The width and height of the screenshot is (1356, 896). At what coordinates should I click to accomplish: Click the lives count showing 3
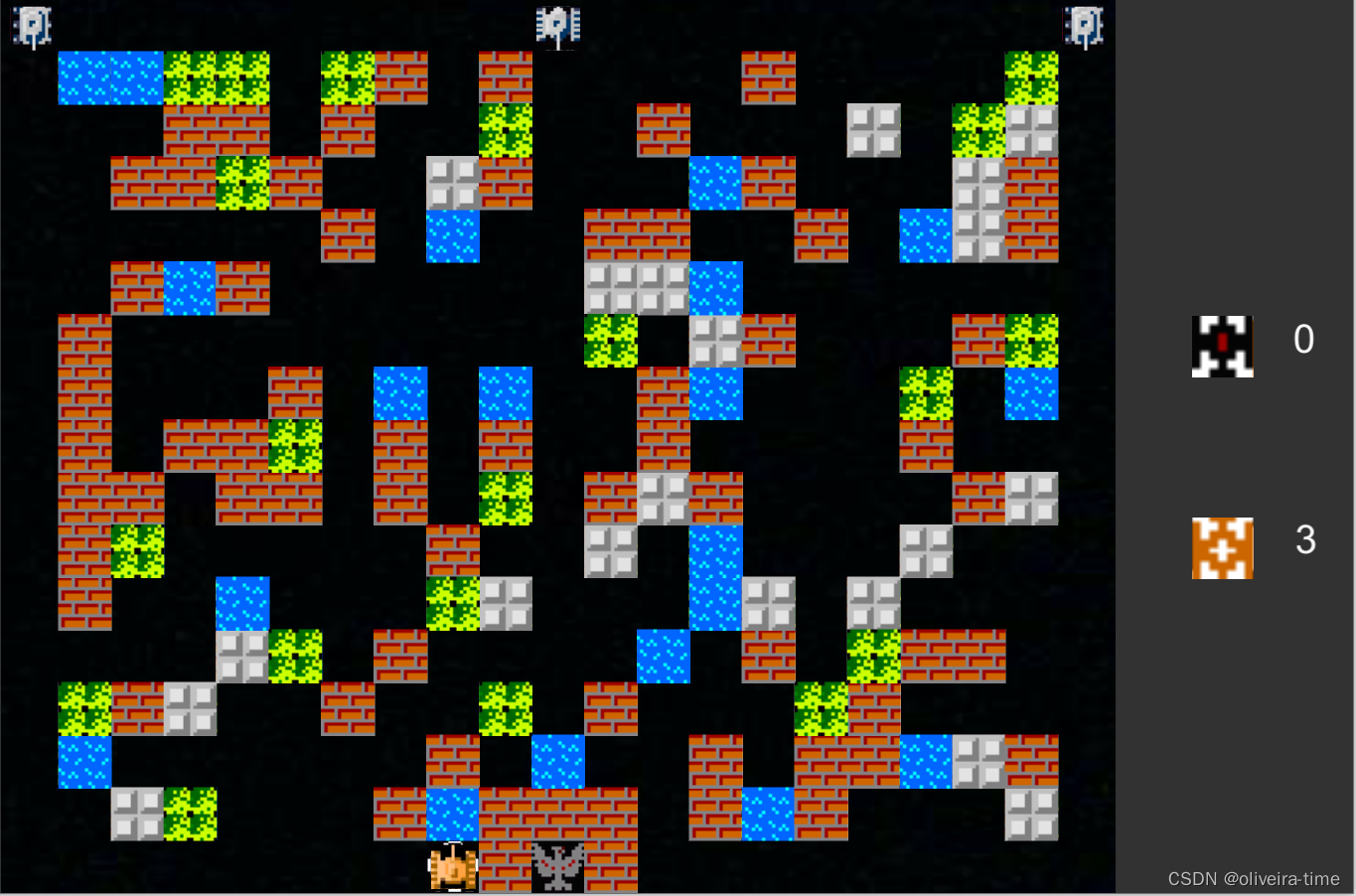pos(1305,541)
